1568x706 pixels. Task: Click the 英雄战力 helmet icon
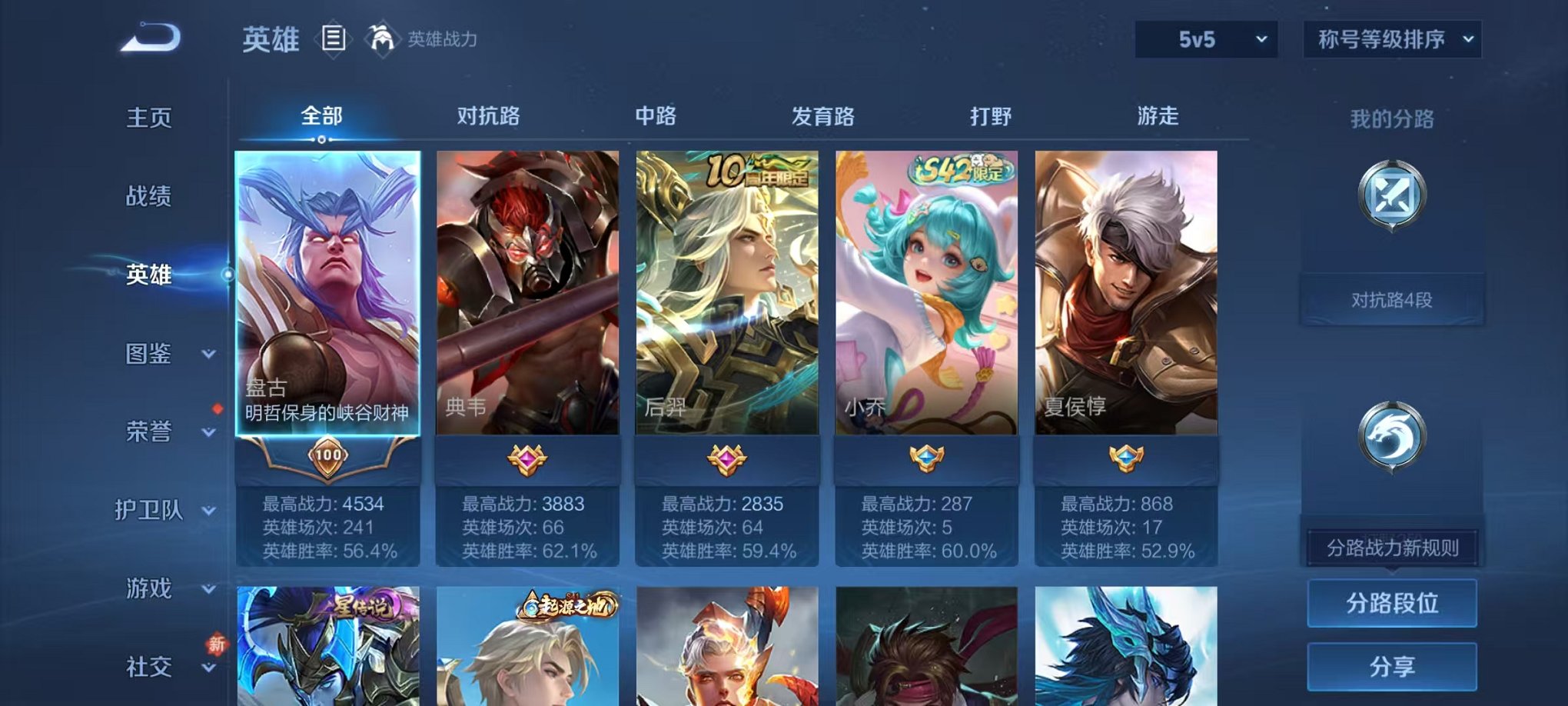pyautogui.click(x=381, y=37)
